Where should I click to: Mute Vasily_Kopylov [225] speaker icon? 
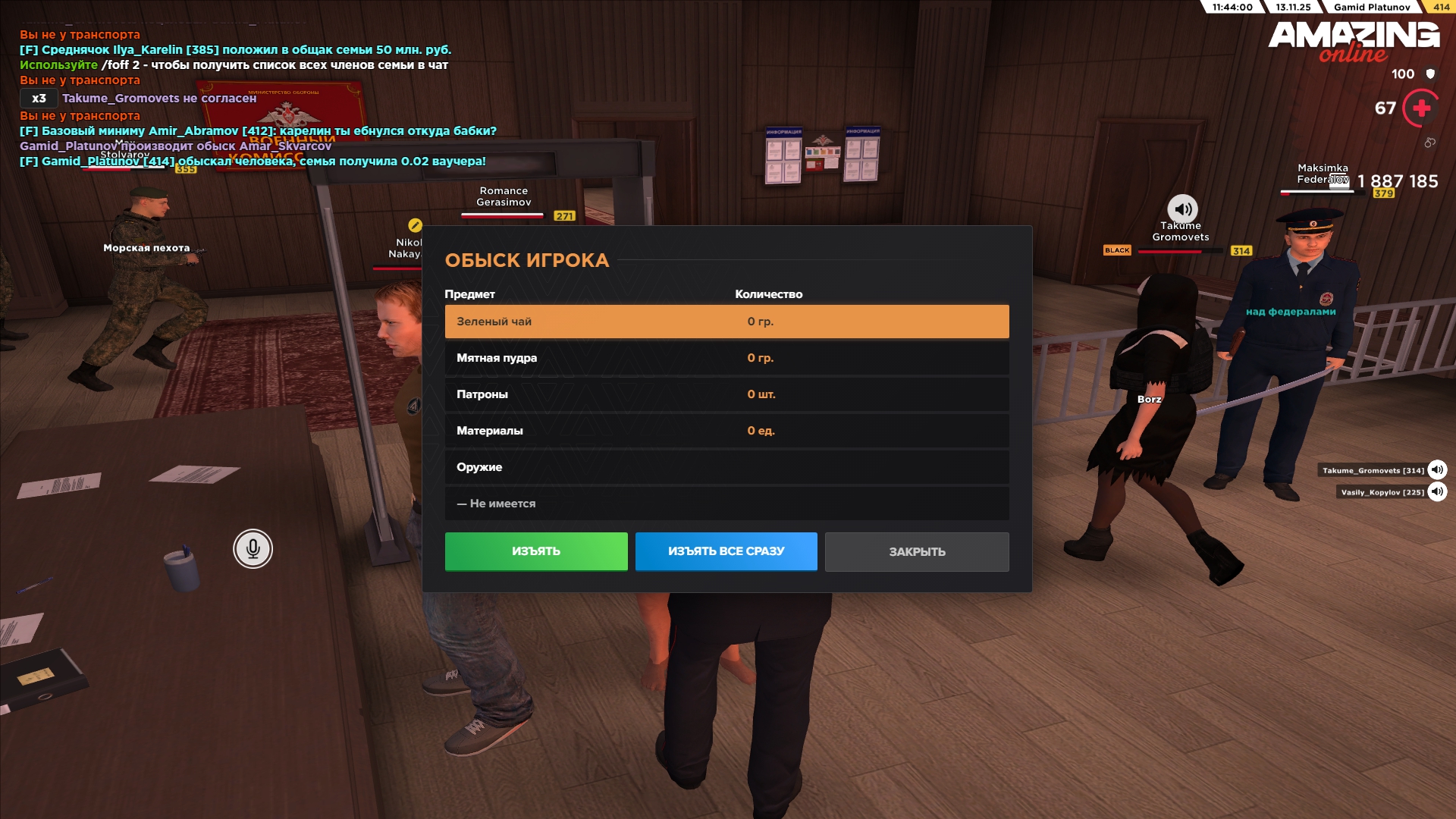coord(1437,492)
